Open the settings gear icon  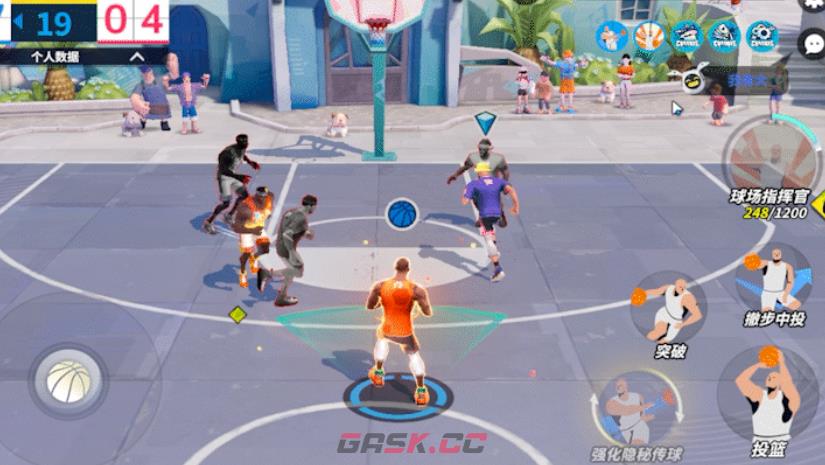[814, 6]
